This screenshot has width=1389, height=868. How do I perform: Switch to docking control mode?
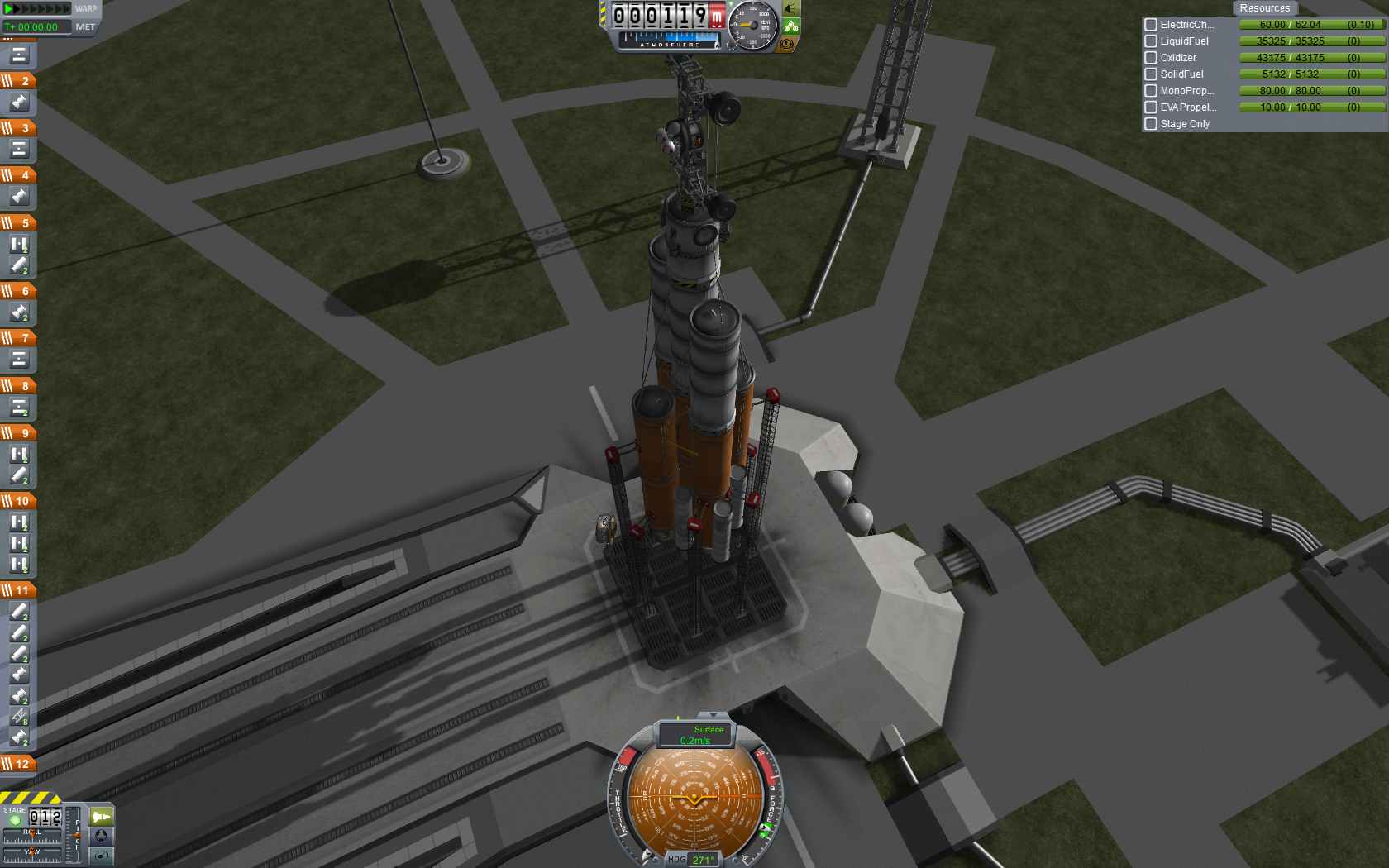(101, 836)
